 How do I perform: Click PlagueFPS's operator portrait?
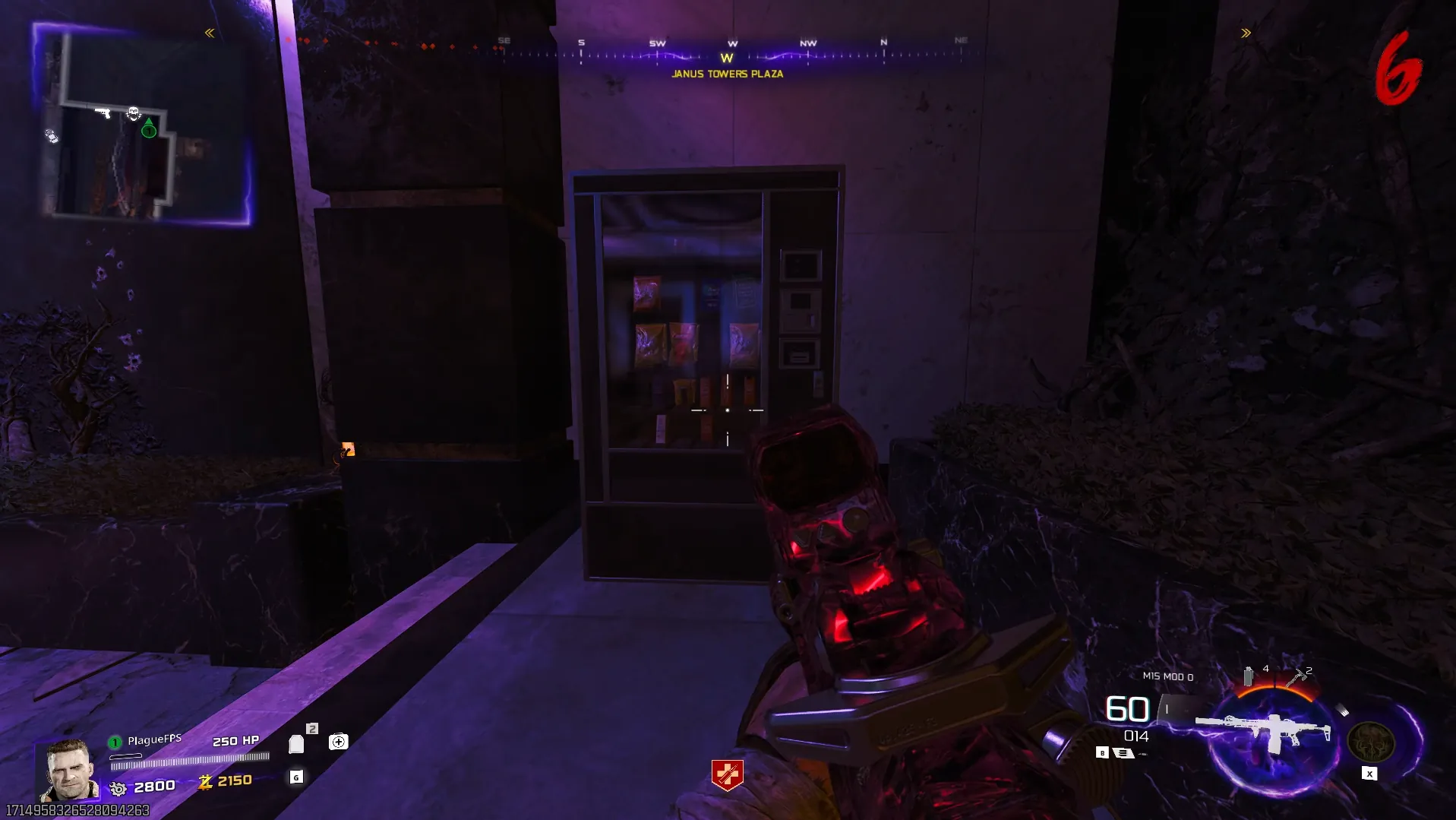click(x=68, y=770)
